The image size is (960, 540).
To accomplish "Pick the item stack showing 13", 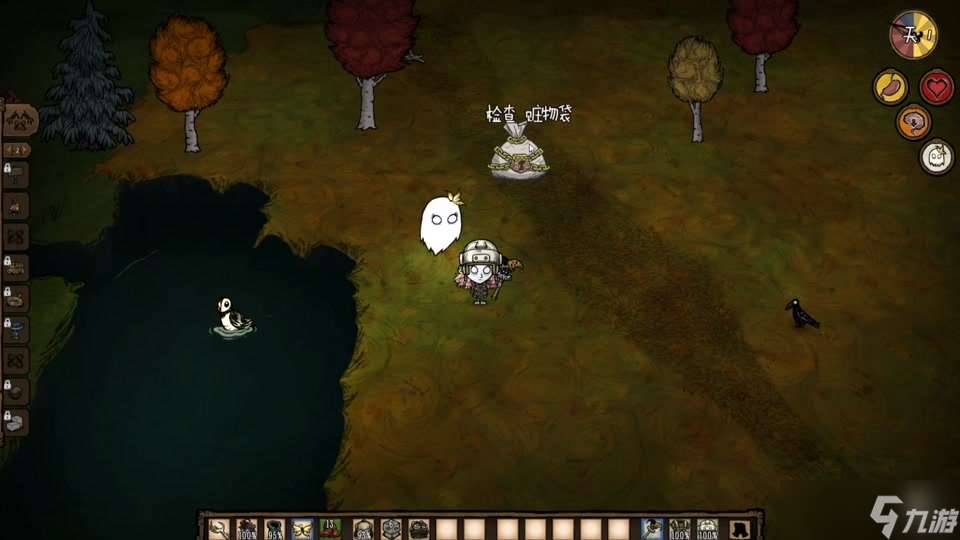I will (331, 529).
